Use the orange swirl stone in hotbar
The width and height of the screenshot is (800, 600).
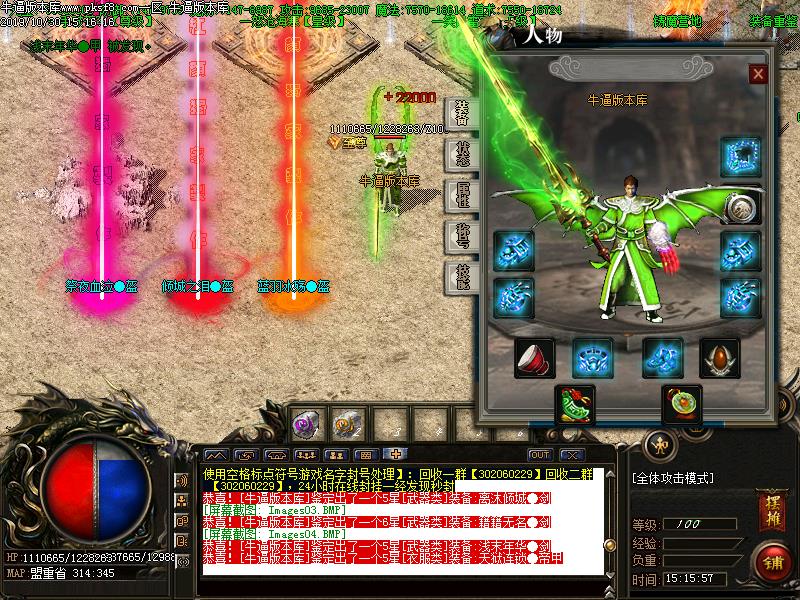click(346, 425)
